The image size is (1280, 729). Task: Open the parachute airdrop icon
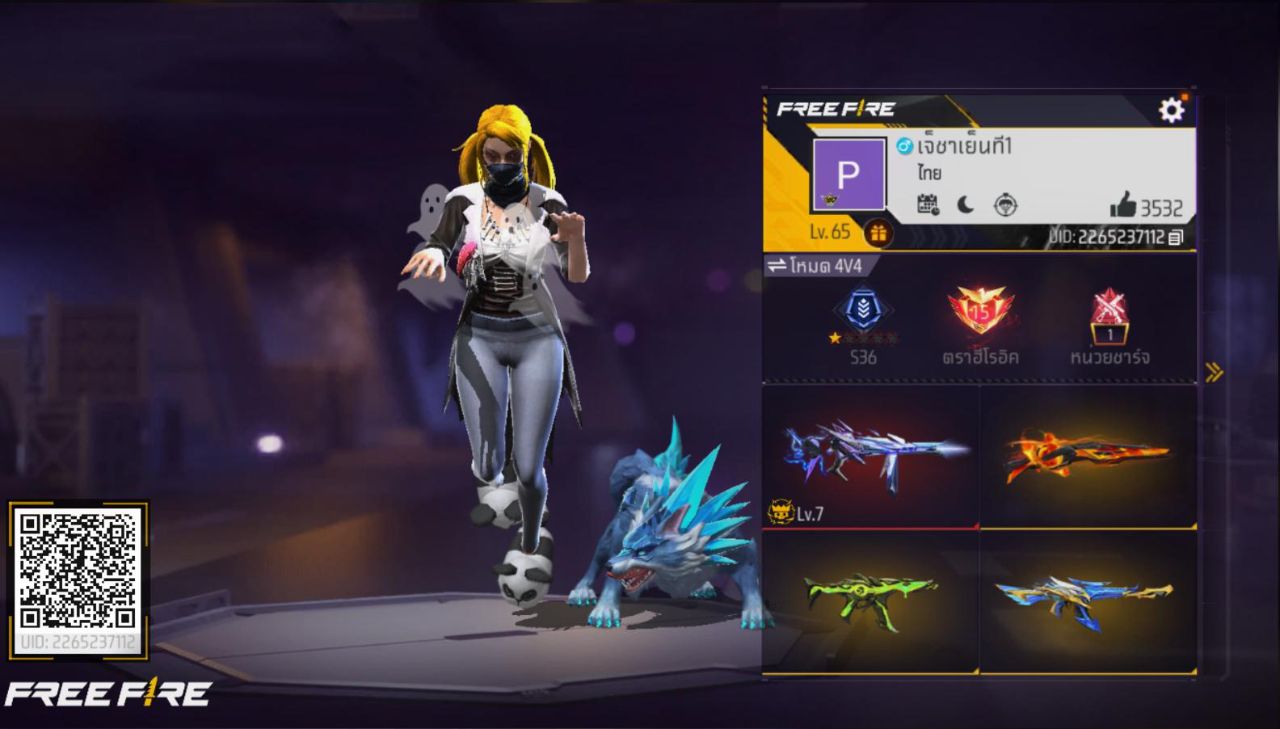[1006, 207]
